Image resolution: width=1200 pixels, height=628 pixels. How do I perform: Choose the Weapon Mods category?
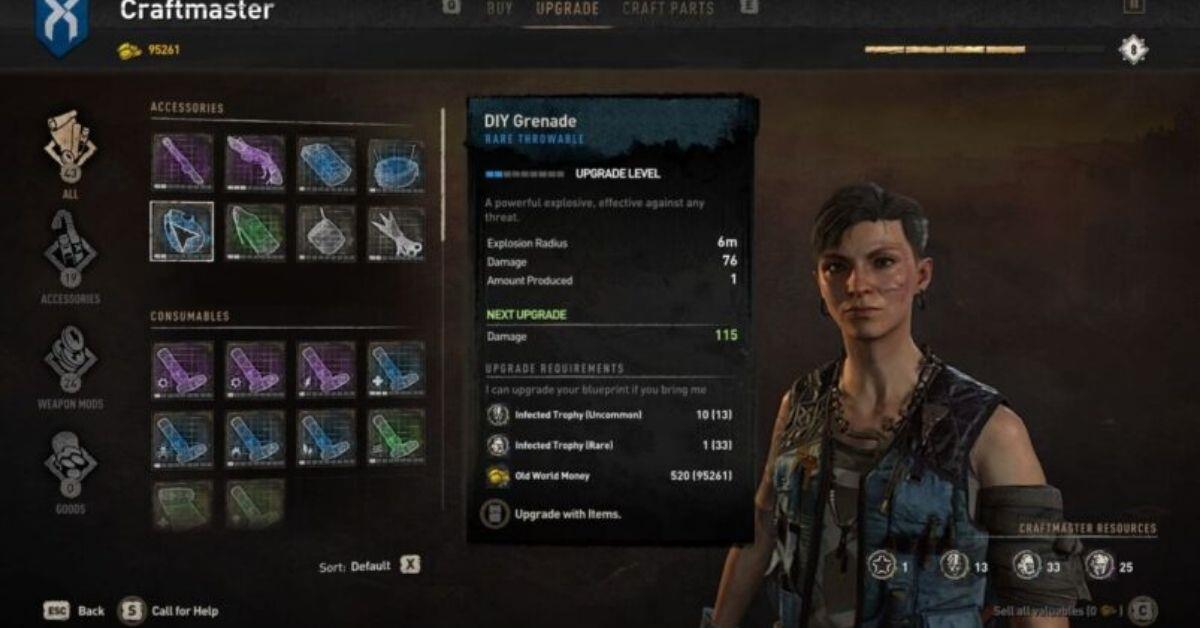(70, 358)
